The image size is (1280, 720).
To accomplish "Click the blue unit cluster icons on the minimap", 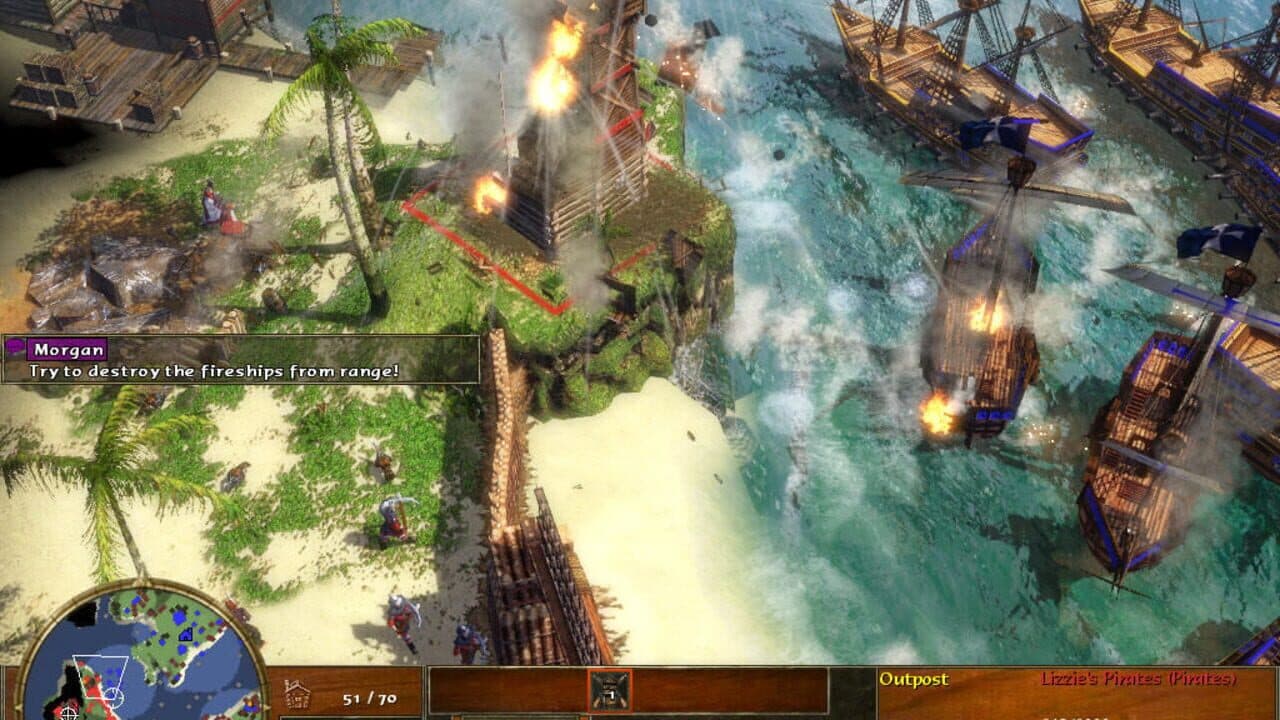I will pos(180,617).
